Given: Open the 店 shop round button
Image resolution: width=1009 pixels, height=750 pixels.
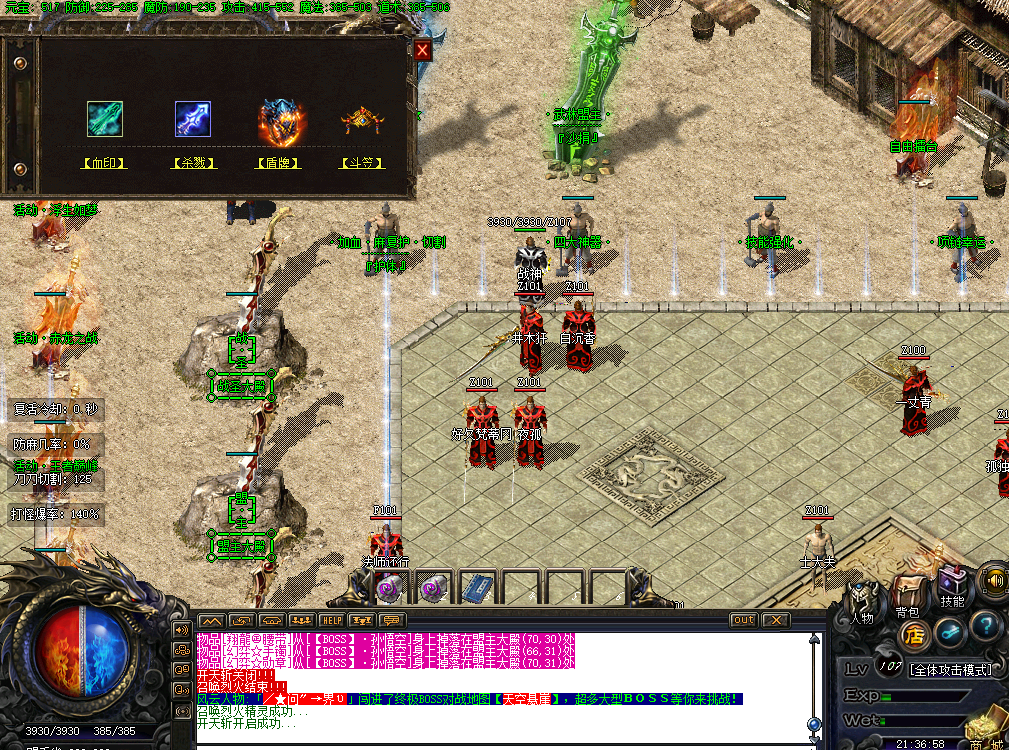Looking at the screenshot, I should 912,635.
